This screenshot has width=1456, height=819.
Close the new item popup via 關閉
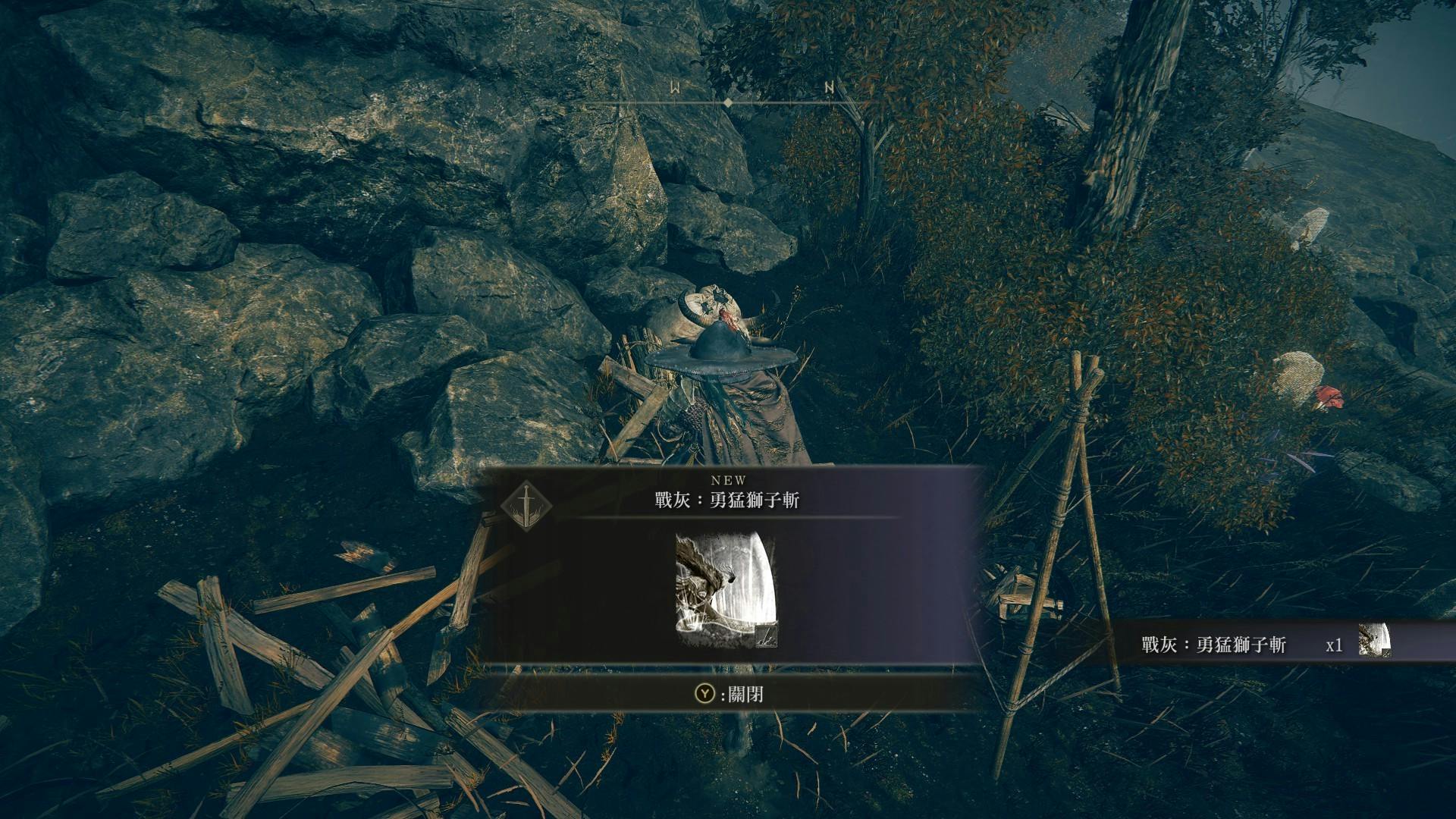[730, 694]
